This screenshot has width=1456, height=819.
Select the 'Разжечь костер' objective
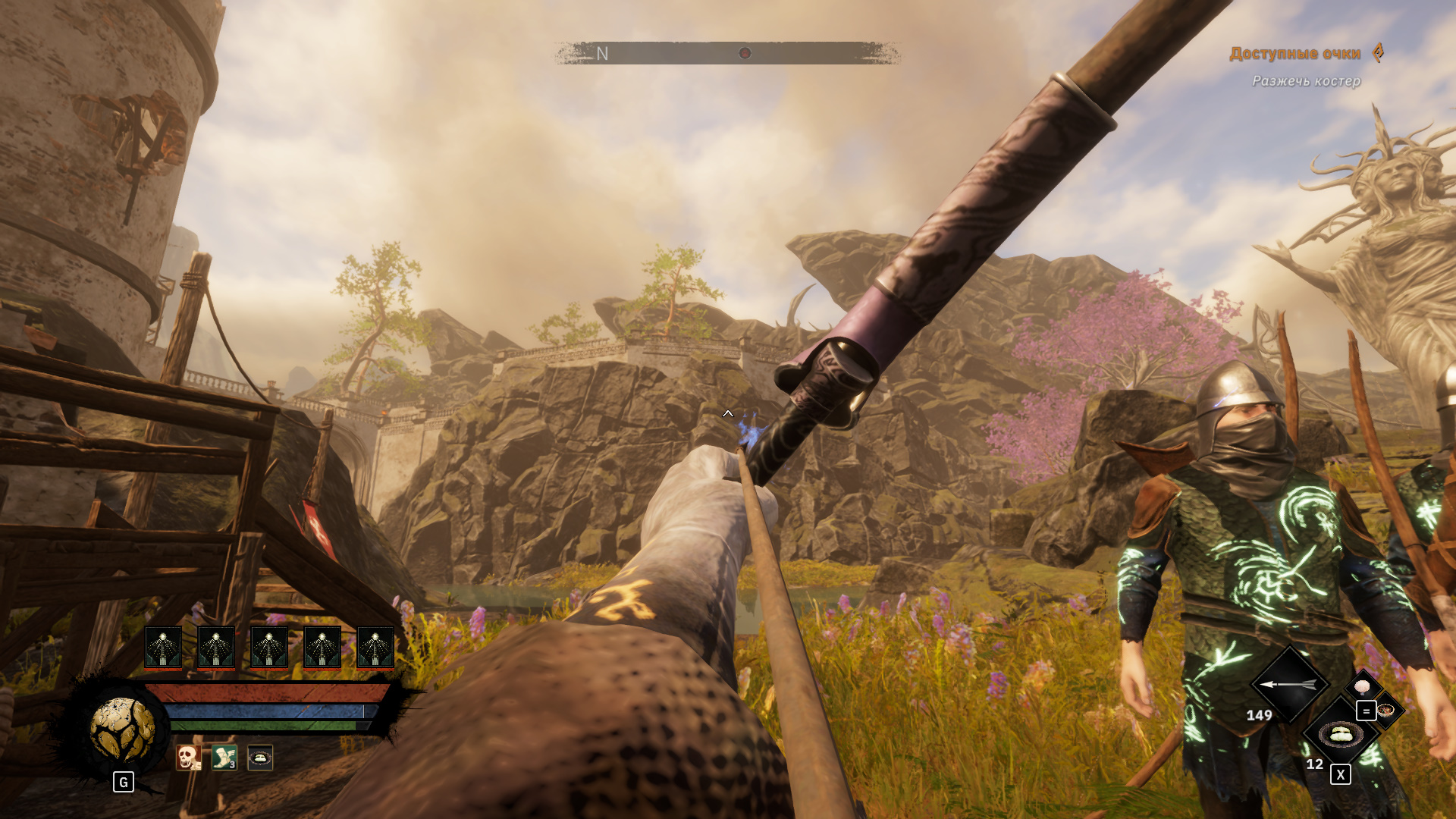[1306, 81]
